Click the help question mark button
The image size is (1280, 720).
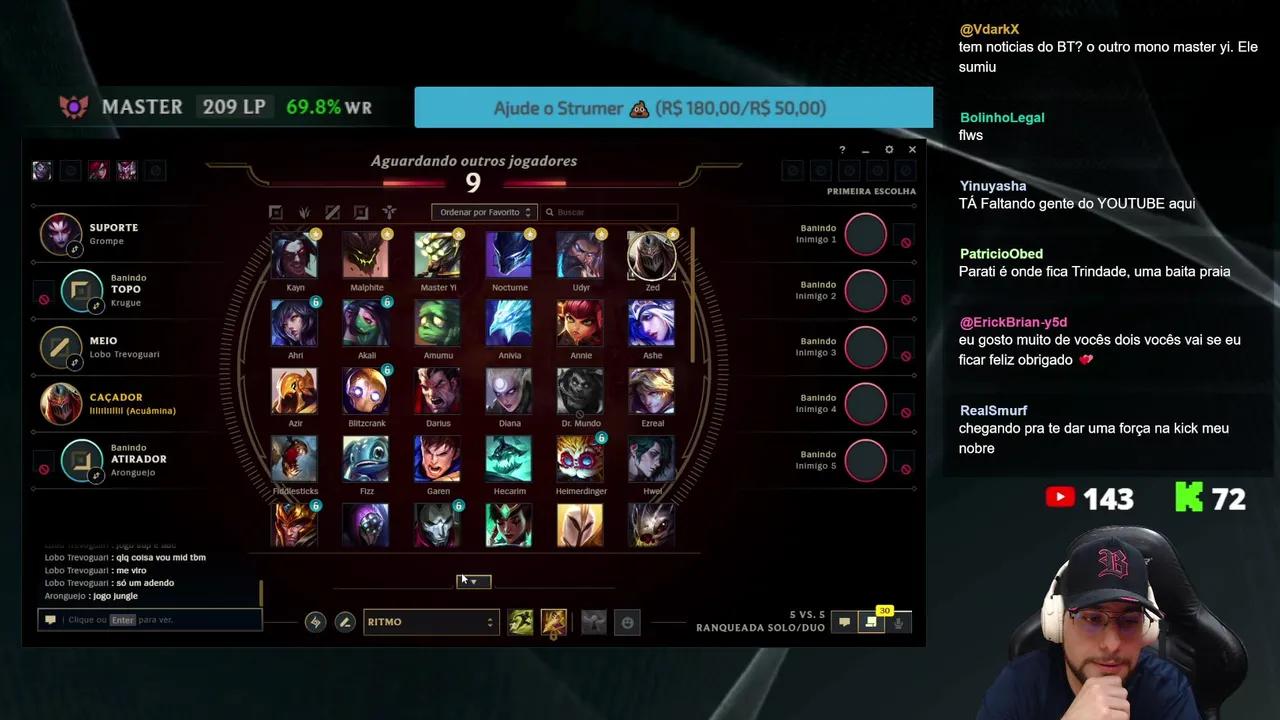842,149
